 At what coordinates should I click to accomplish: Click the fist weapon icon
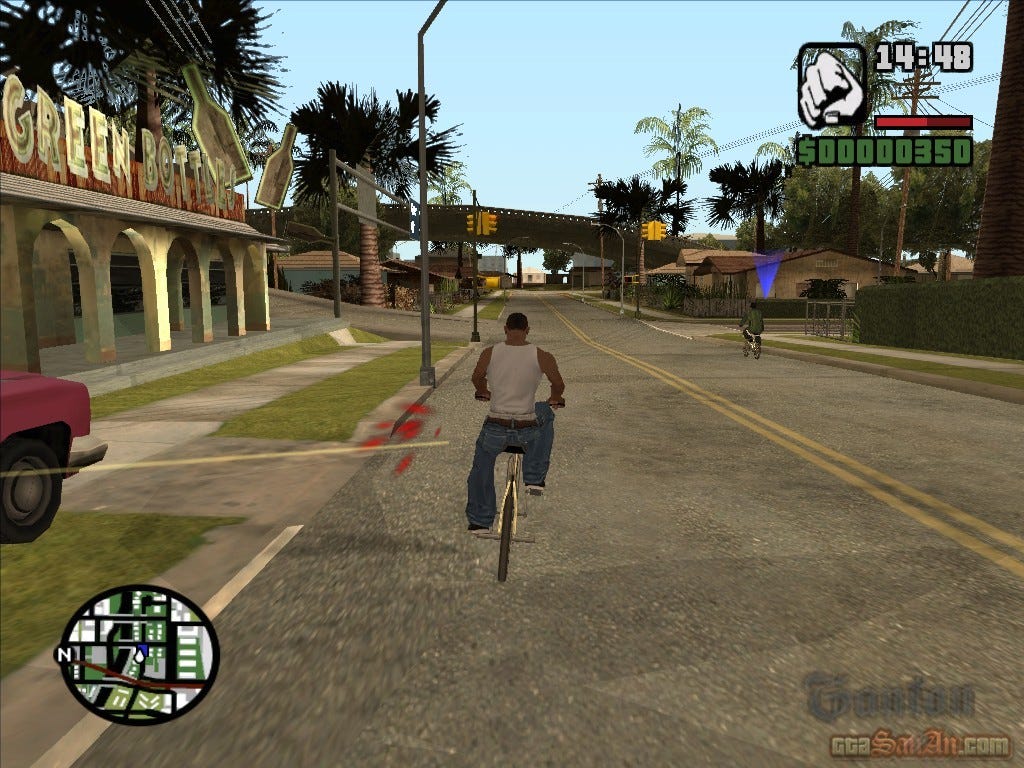[831, 86]
